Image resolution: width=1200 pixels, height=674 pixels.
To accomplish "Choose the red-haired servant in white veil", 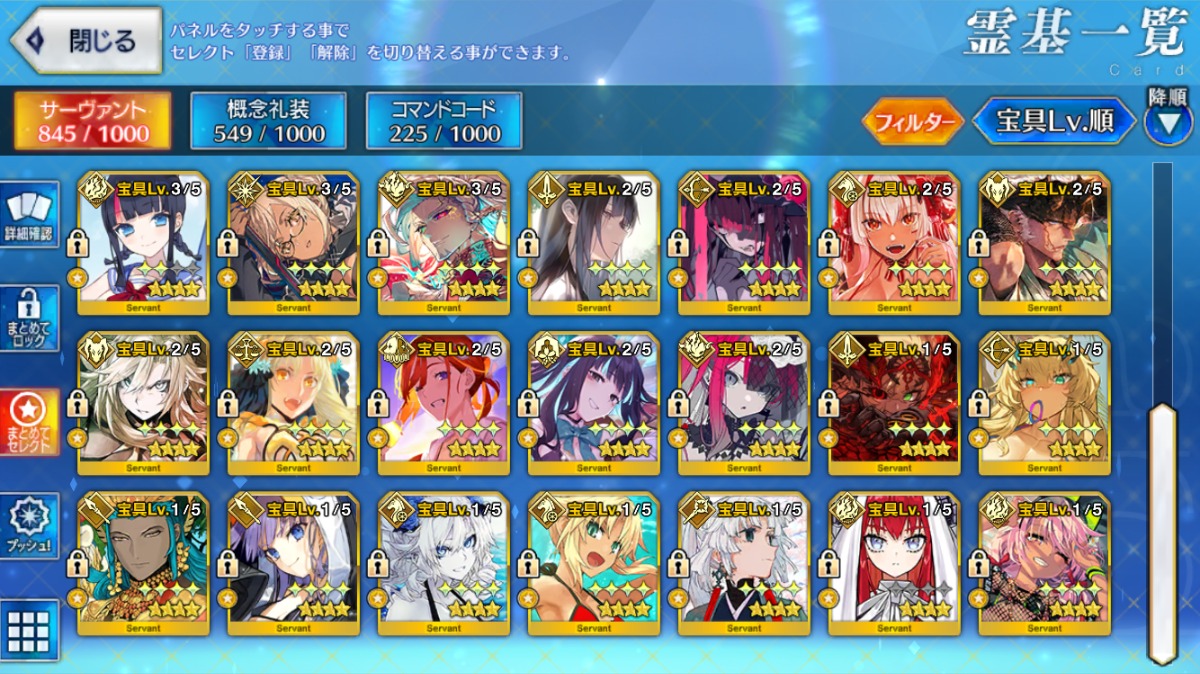I will (894, 564).
